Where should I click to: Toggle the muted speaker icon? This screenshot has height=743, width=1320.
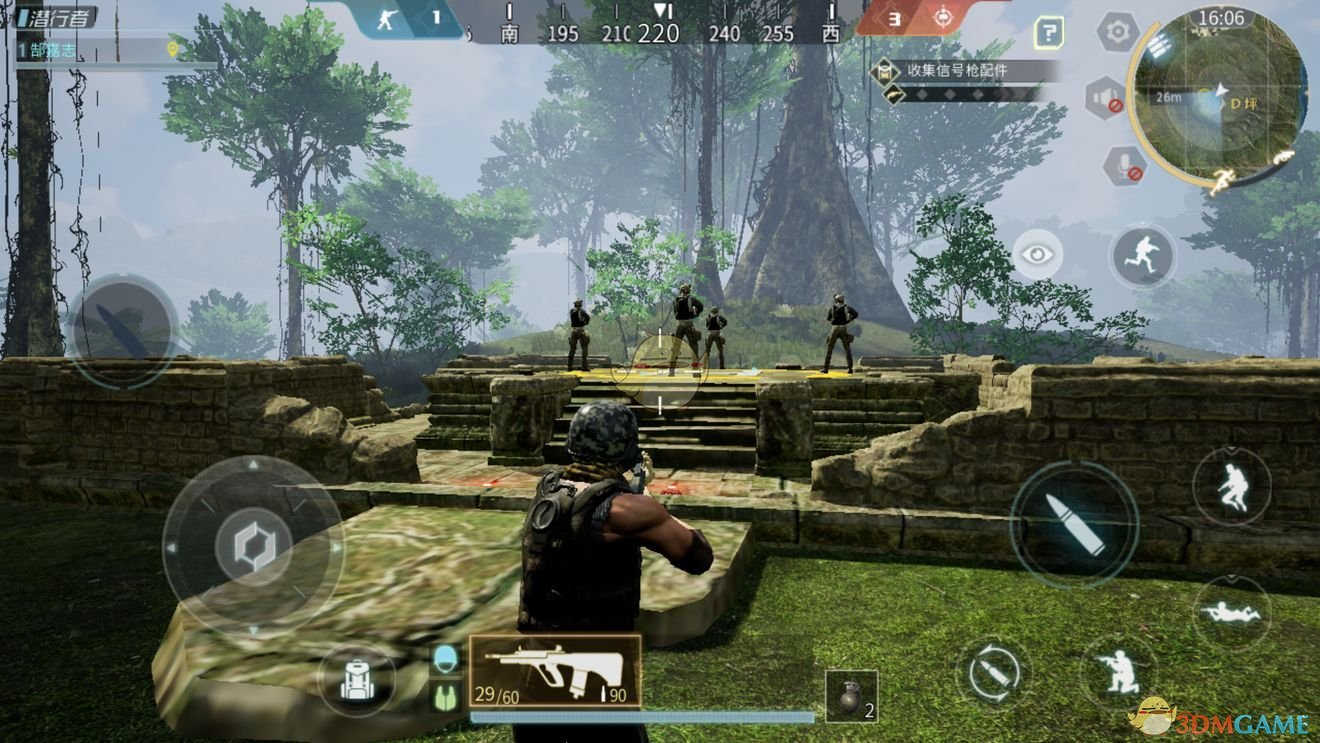1103,97
